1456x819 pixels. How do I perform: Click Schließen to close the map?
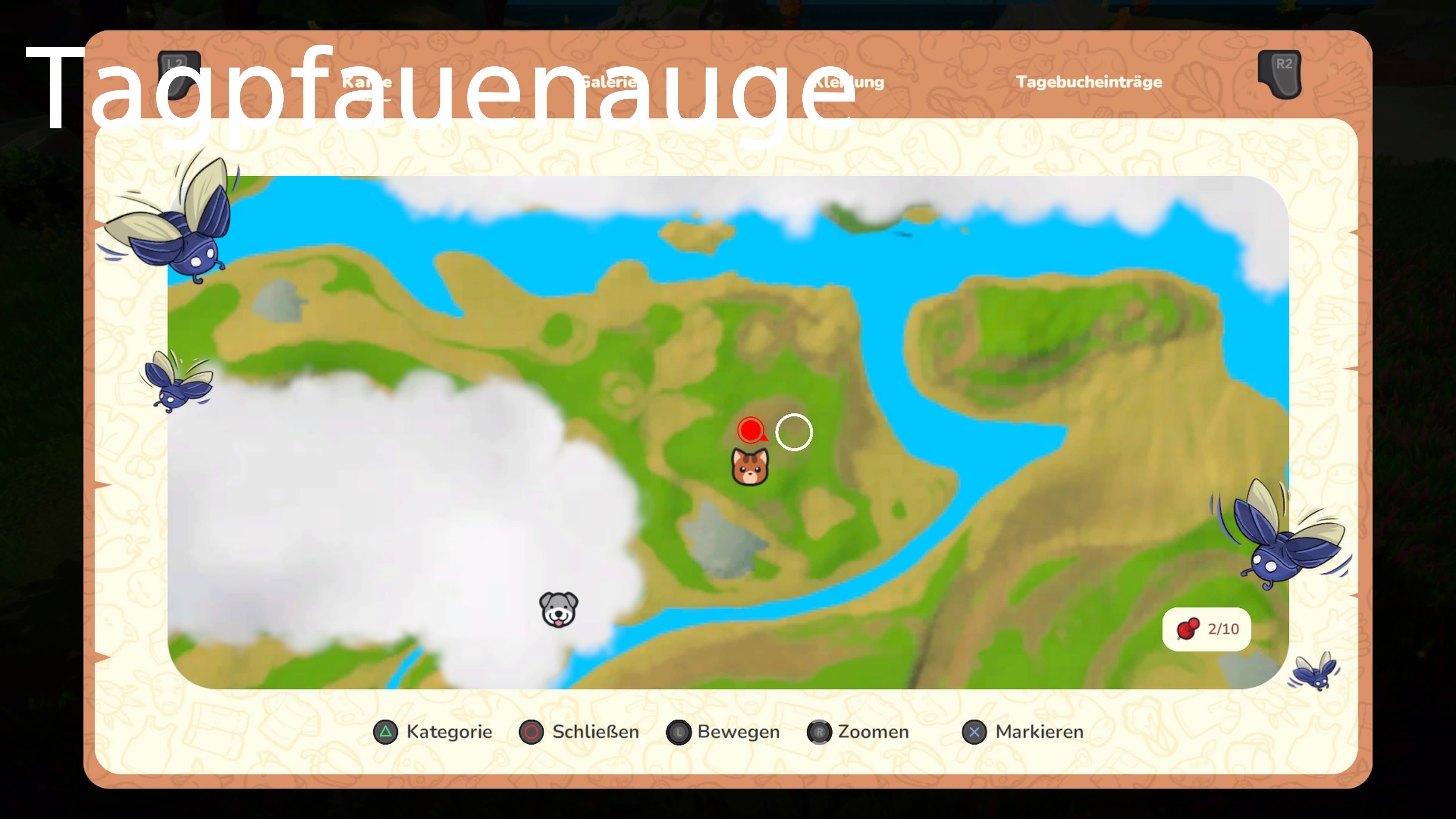click(595, 732)
